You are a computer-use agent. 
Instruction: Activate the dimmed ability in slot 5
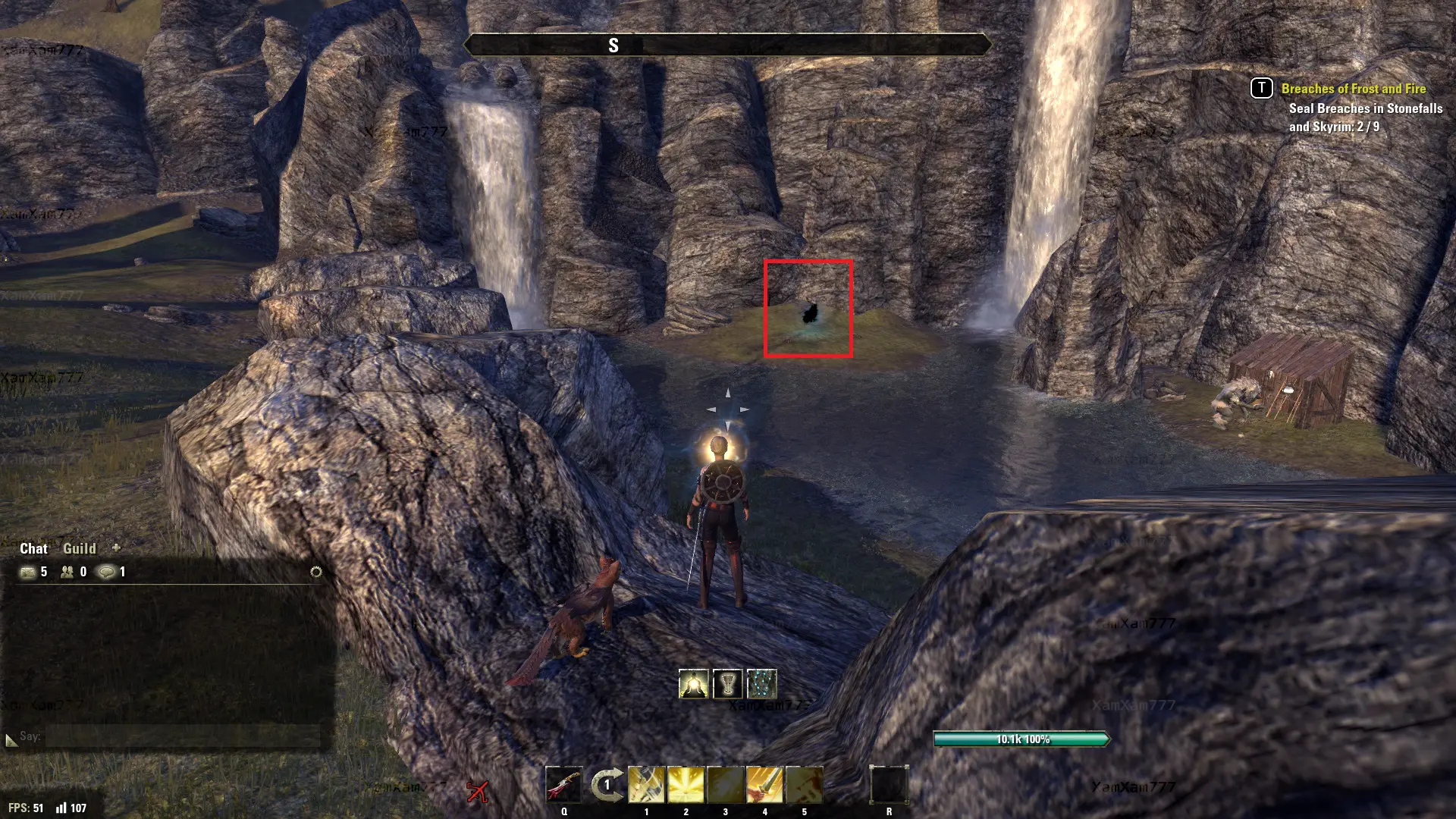804,785
